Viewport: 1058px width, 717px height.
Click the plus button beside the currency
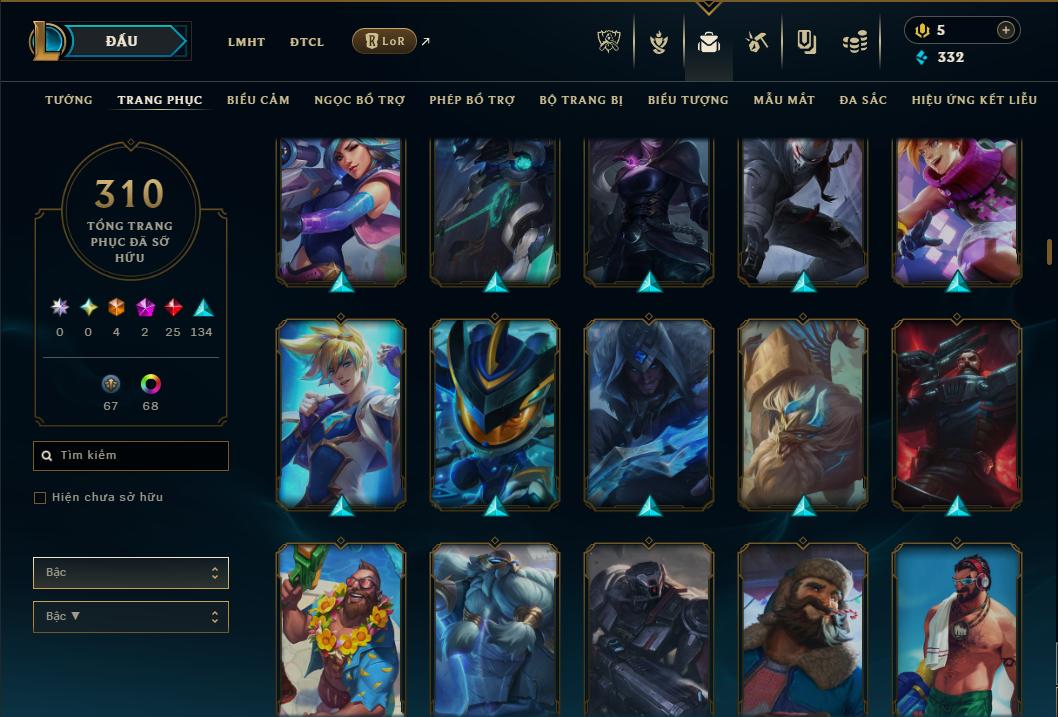click(x=1005, y=30)
